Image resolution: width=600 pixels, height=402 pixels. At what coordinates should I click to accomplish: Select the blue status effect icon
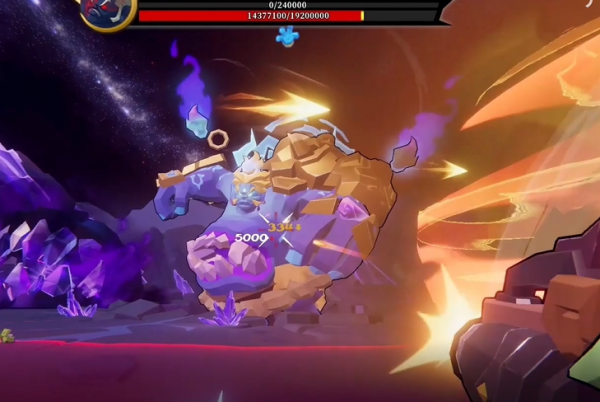[287, 37]
